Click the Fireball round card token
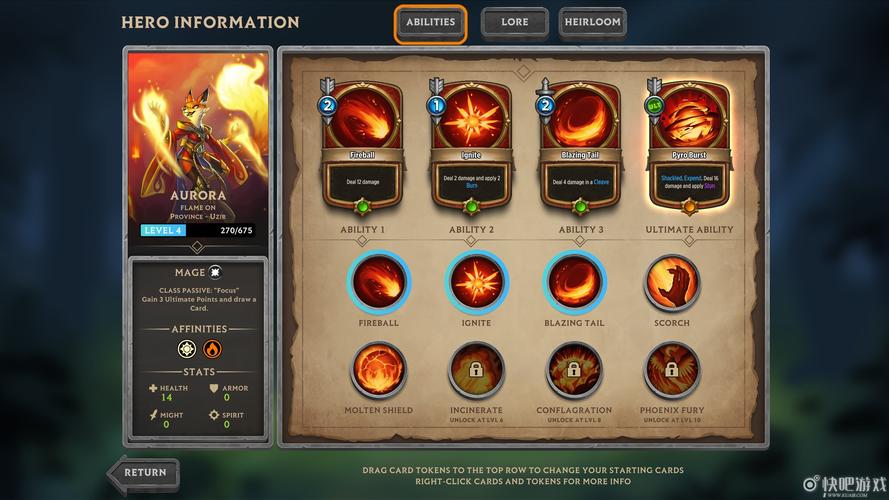889x500 pixels. [x=378, y=281]
